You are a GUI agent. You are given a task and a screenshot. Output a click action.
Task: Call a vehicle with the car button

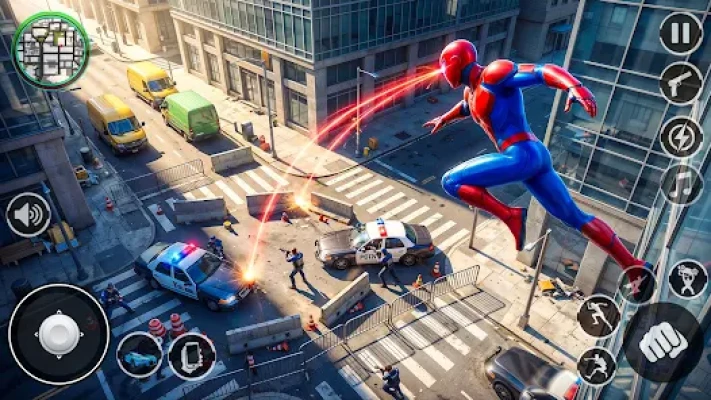139,355
